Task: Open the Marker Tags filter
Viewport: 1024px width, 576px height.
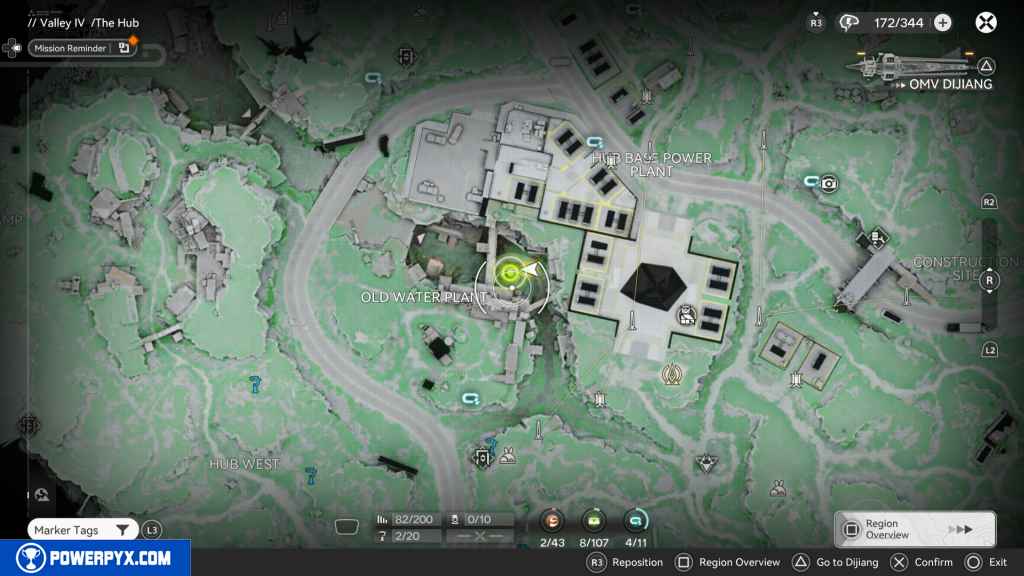Action: tap(82, 530)
